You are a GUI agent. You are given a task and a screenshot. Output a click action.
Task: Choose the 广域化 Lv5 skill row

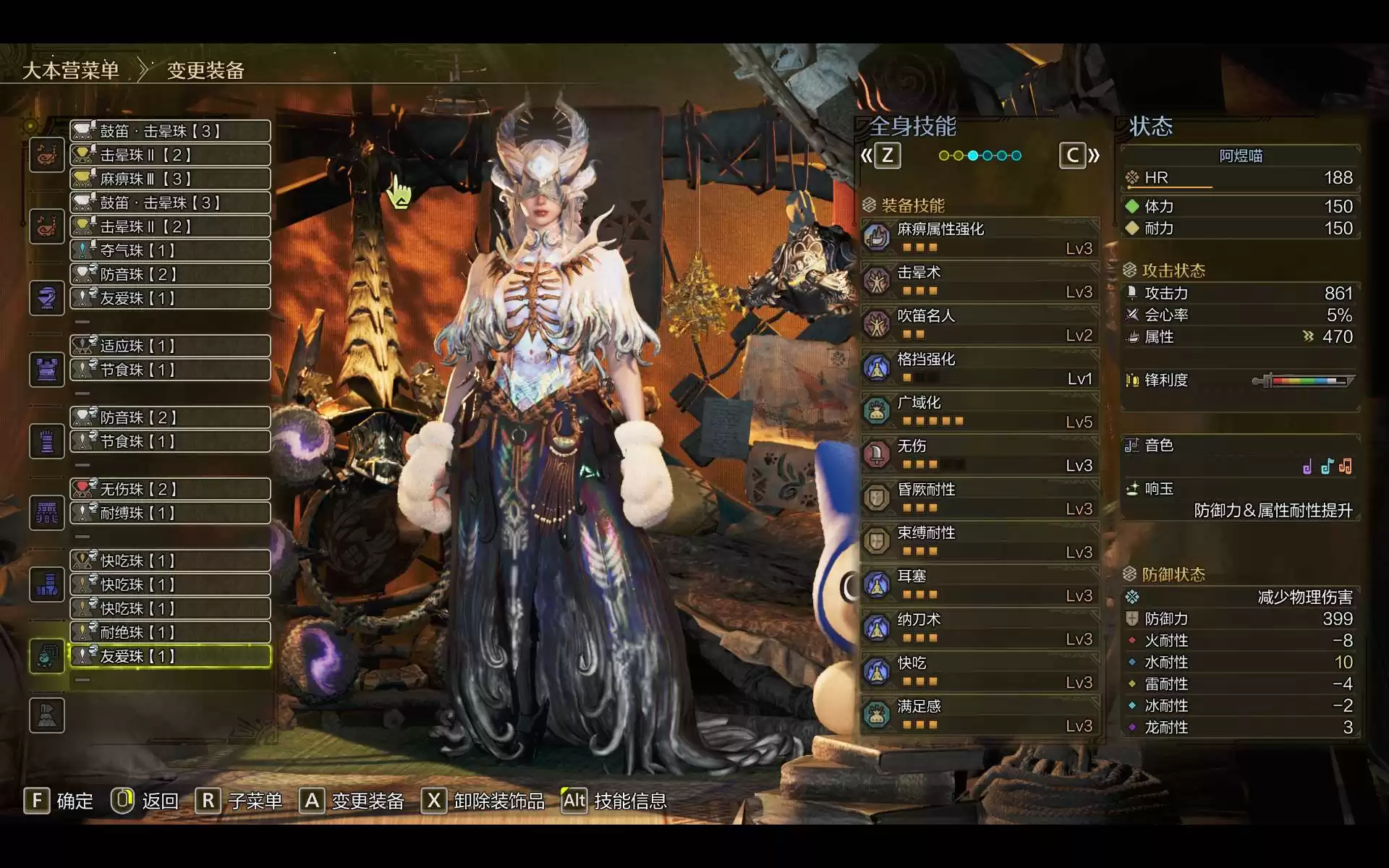pyautogui.click(x=980, y=411)
